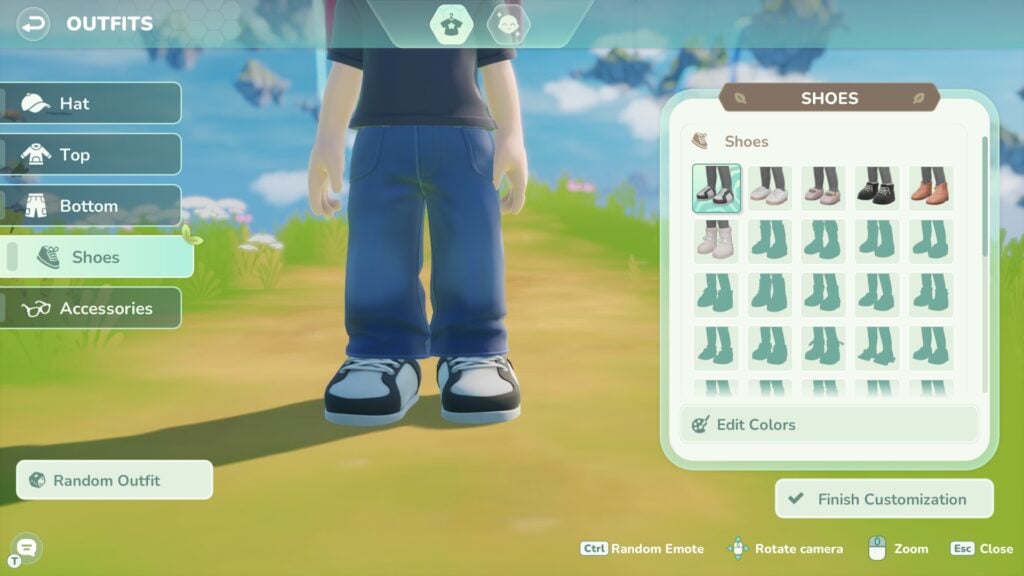Open Edit Colors for shoes
The height and width of the screenshot is (576, 1024).
coord(828,424)
